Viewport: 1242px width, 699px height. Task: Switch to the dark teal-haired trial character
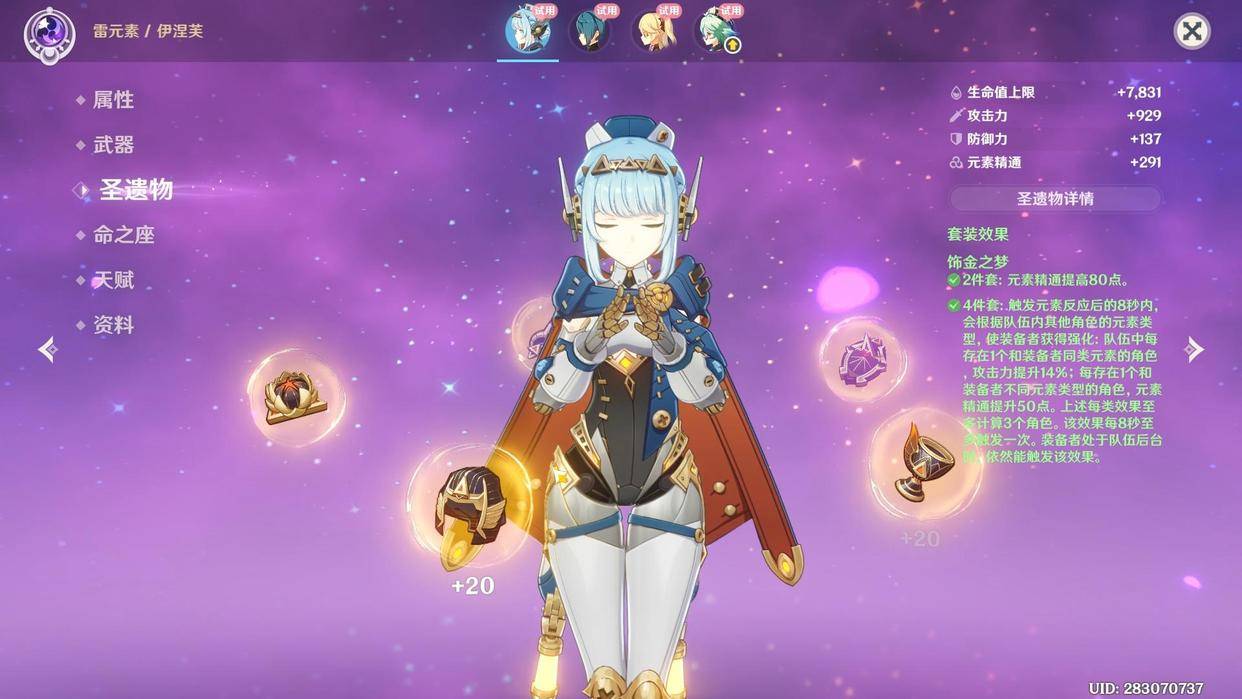click(x=589, y=31)
